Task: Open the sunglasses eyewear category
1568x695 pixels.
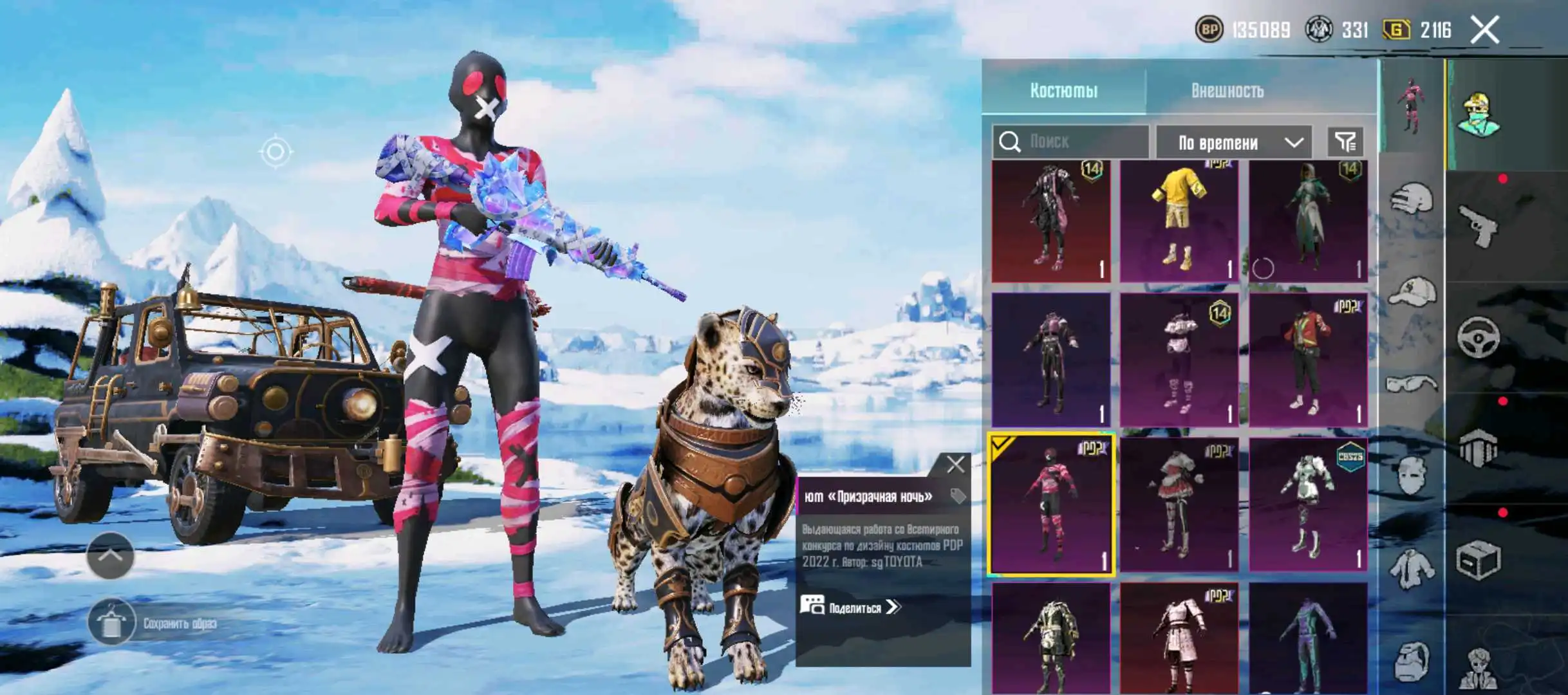Action: 1411,385
